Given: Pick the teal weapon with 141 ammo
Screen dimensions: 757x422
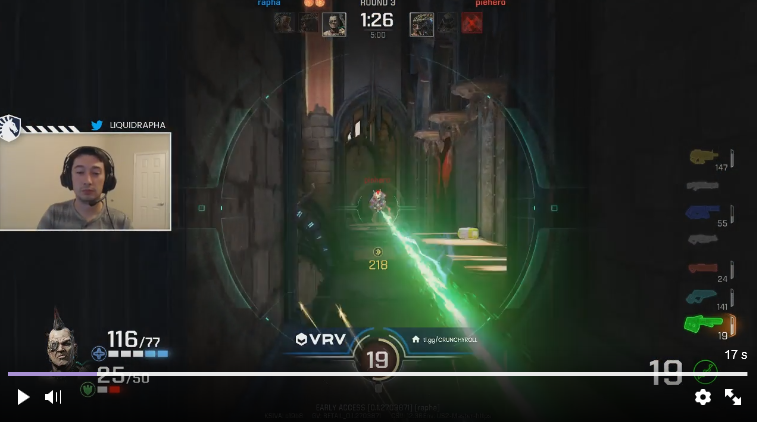Looking at the screenshot, I should (703, 296).
